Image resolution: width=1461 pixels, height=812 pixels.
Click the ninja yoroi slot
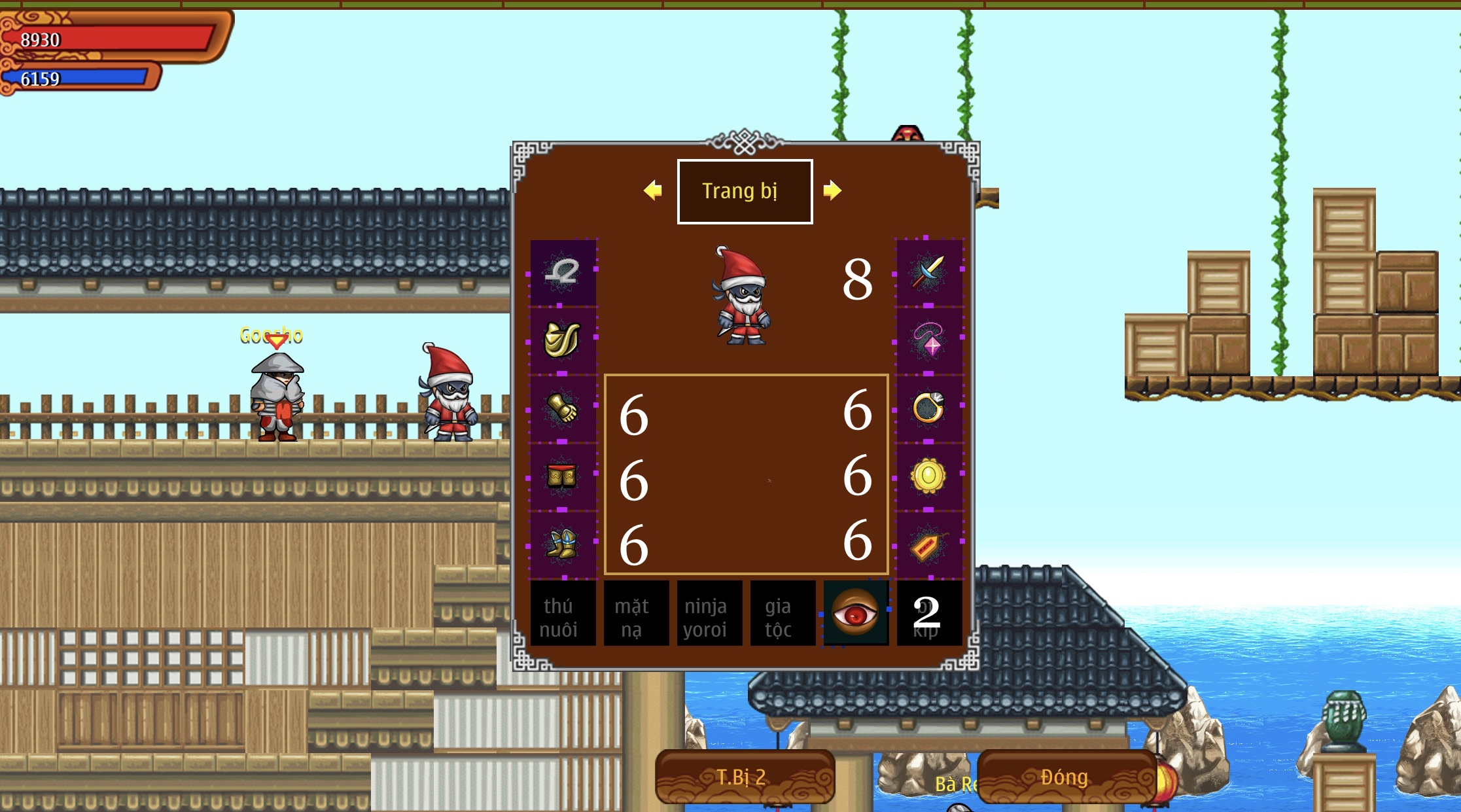click(709, 613)
